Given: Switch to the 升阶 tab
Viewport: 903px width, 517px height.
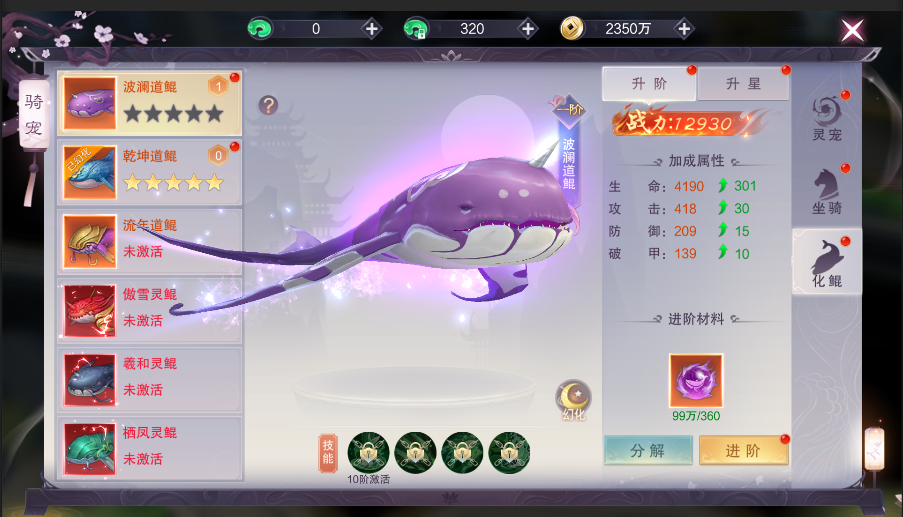Looking at the screenshot, I should (x=649, y=84).
